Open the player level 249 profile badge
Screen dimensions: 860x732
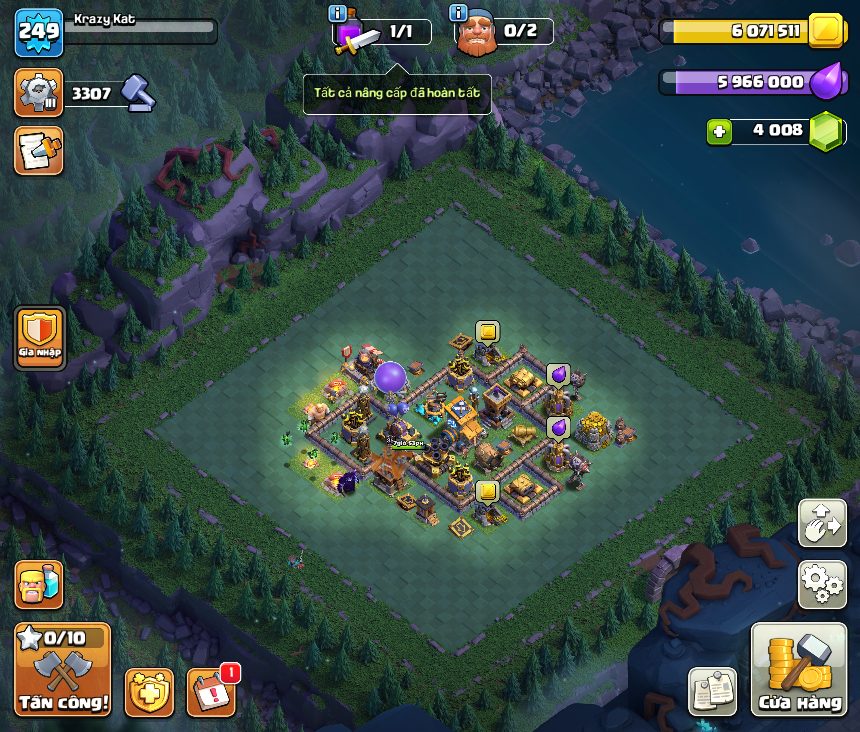39,32
